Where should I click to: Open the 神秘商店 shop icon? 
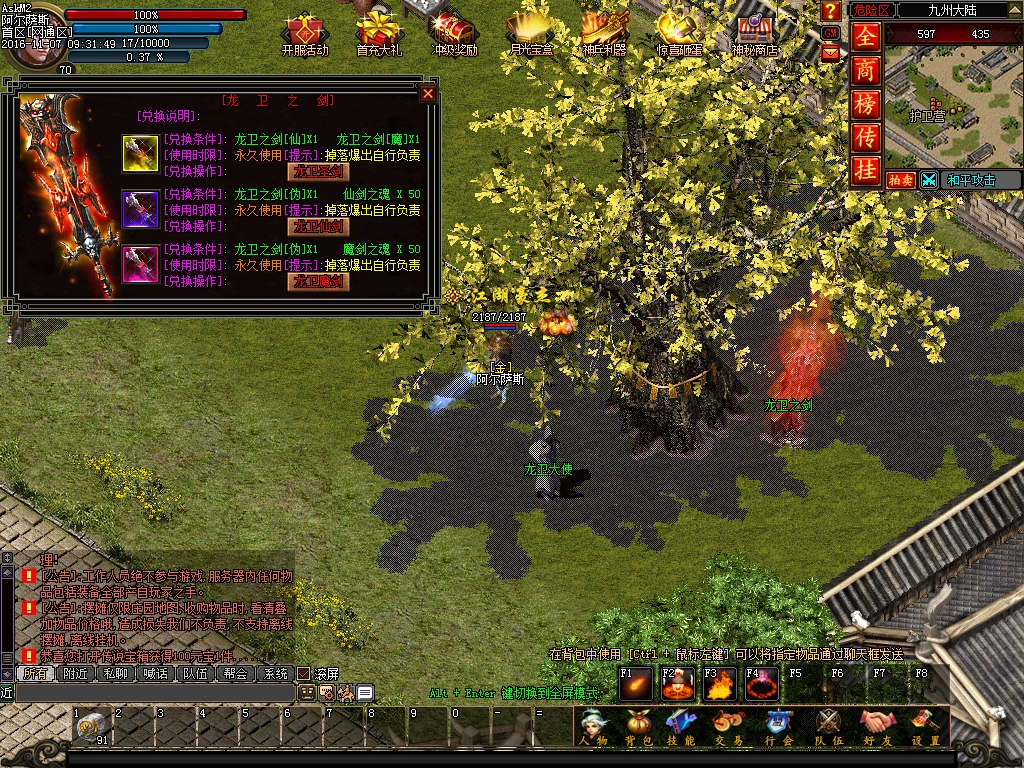754,33
